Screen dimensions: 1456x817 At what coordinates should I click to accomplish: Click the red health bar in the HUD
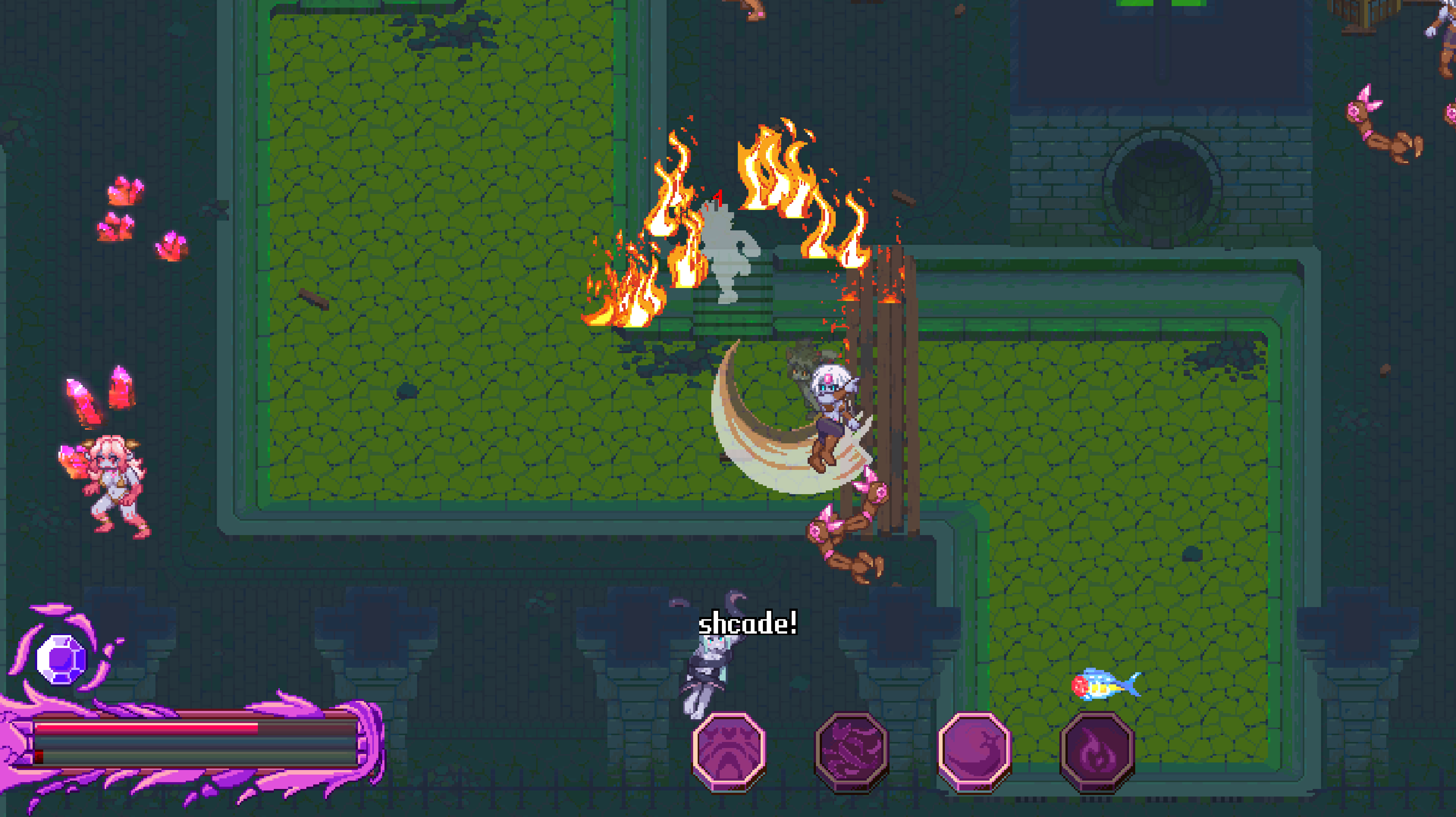pyautogui.click(x=147, y=730)
